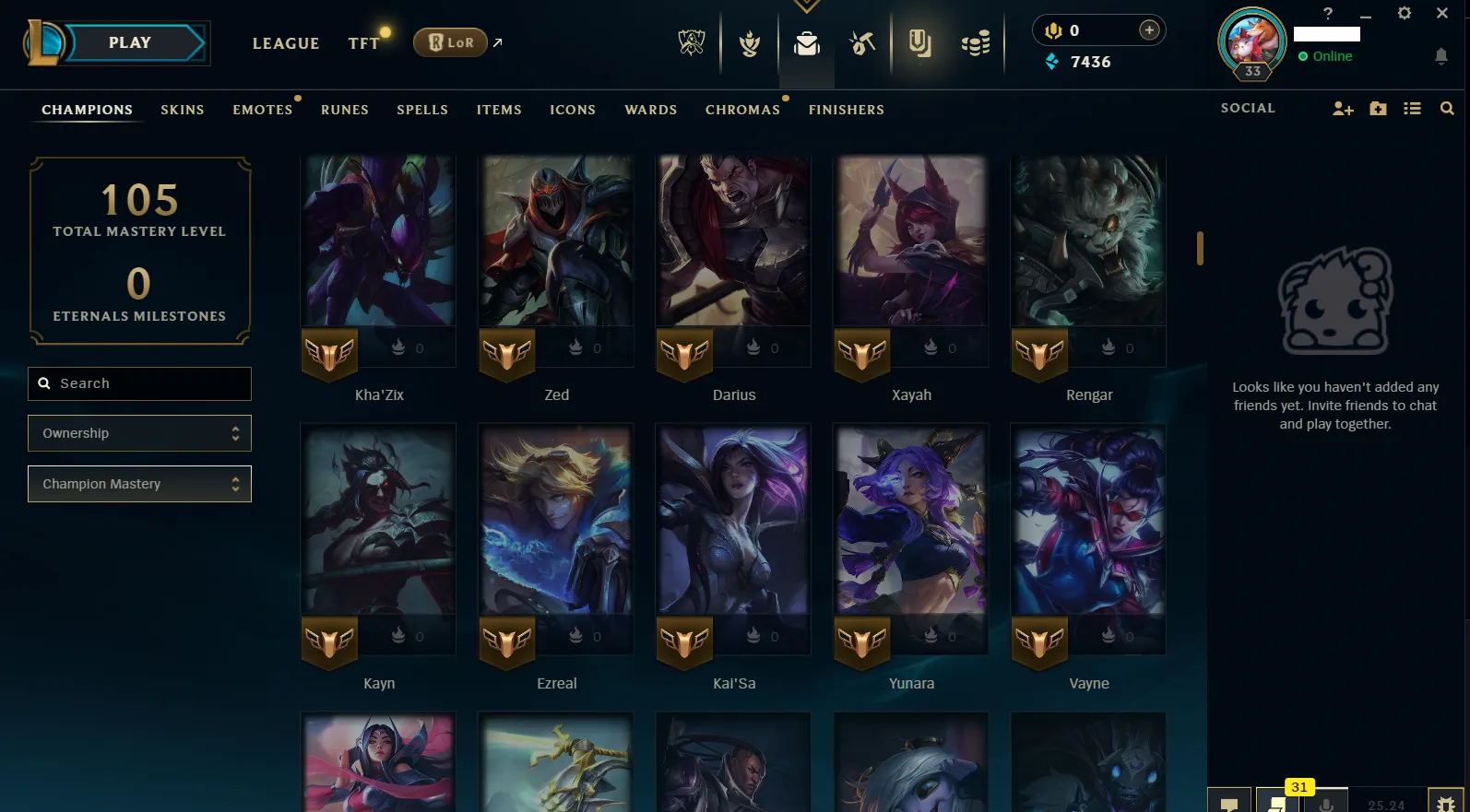
Task: Open friend search with the magnifier icon
Action: 1447,108
